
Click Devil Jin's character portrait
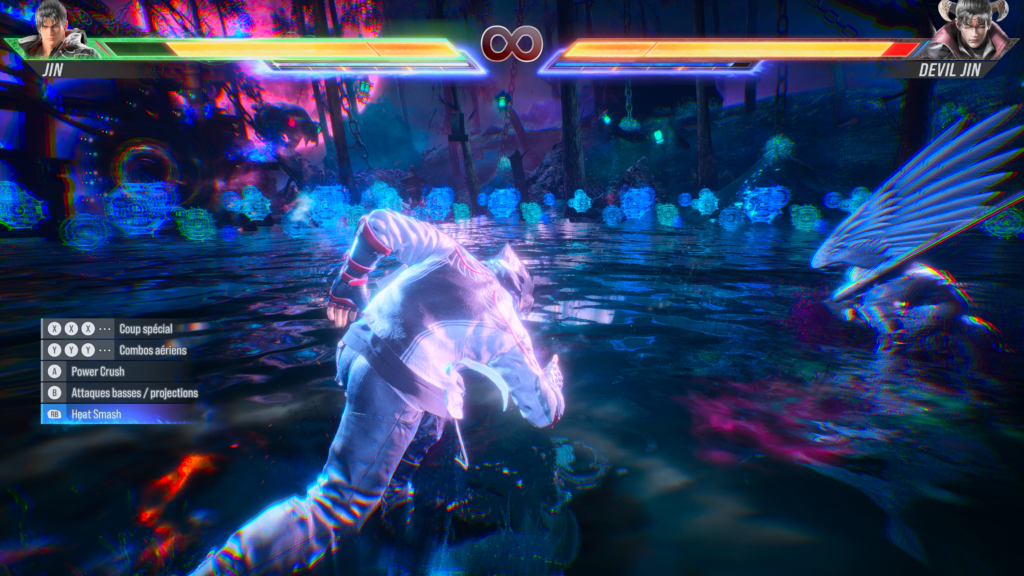coord(970,31)
